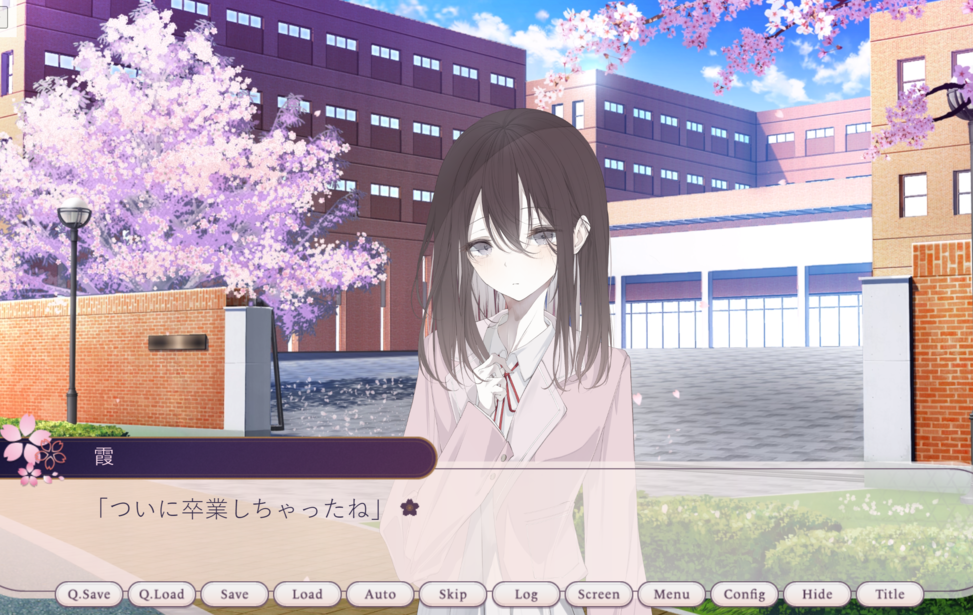Open the Load menu
Screen dimensions: 973x615
click(x=307, y=594)
